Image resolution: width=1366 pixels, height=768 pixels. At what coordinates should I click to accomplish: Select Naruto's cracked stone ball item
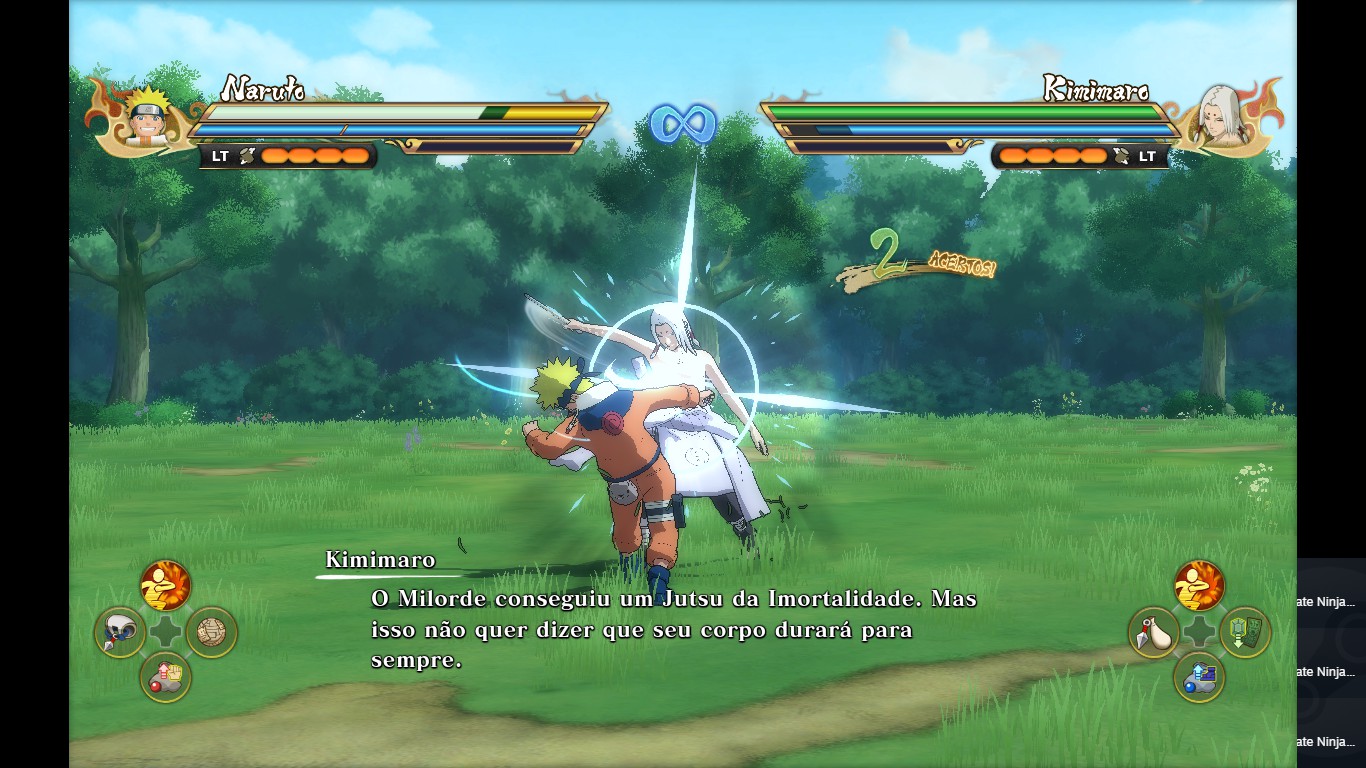tap(211, 632)
